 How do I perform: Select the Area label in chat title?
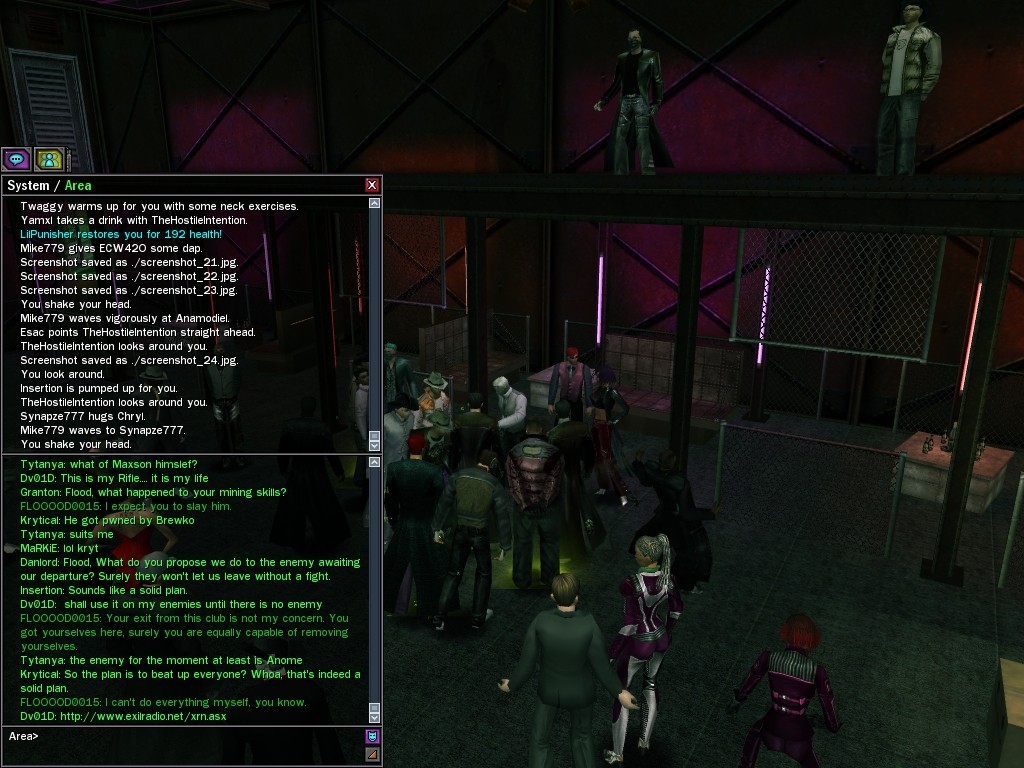click(x=78, y=185)
